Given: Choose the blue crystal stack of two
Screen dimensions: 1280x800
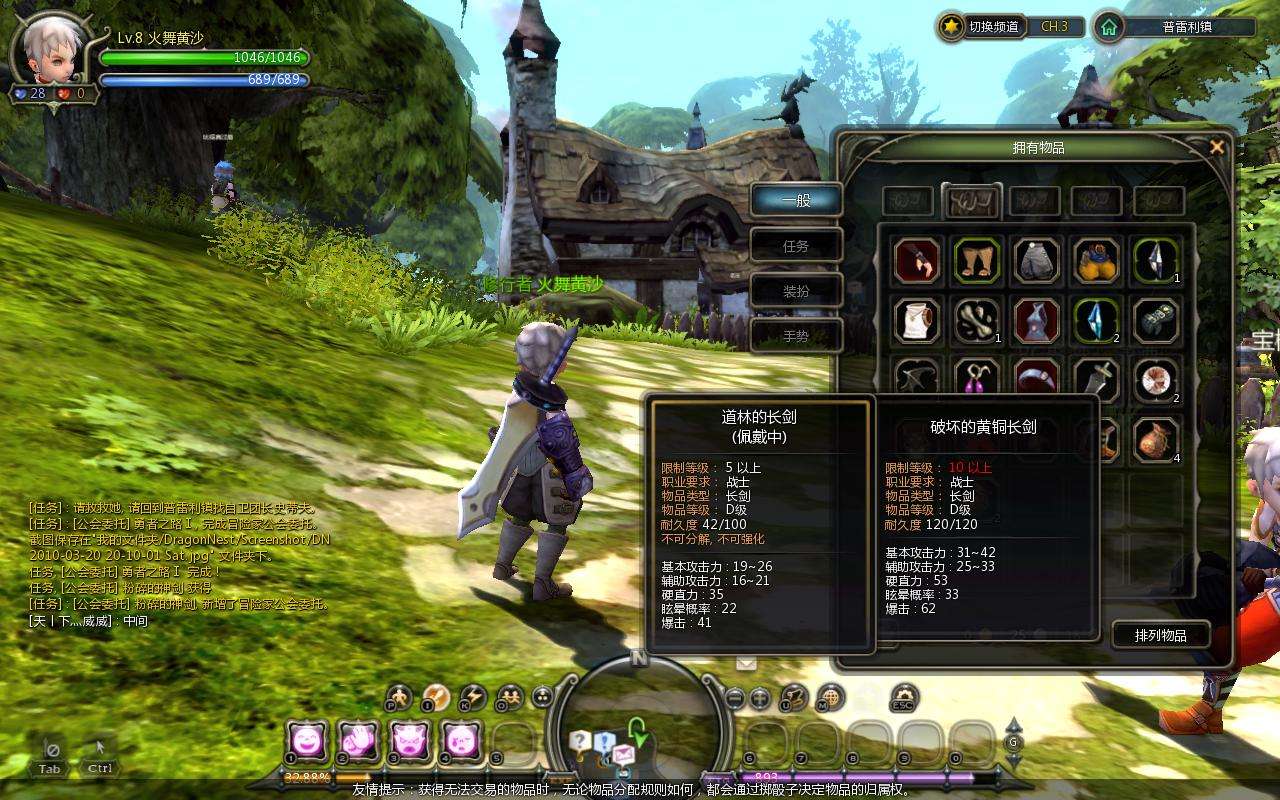Looking at the screenshot, I should tap(1096, 321).
